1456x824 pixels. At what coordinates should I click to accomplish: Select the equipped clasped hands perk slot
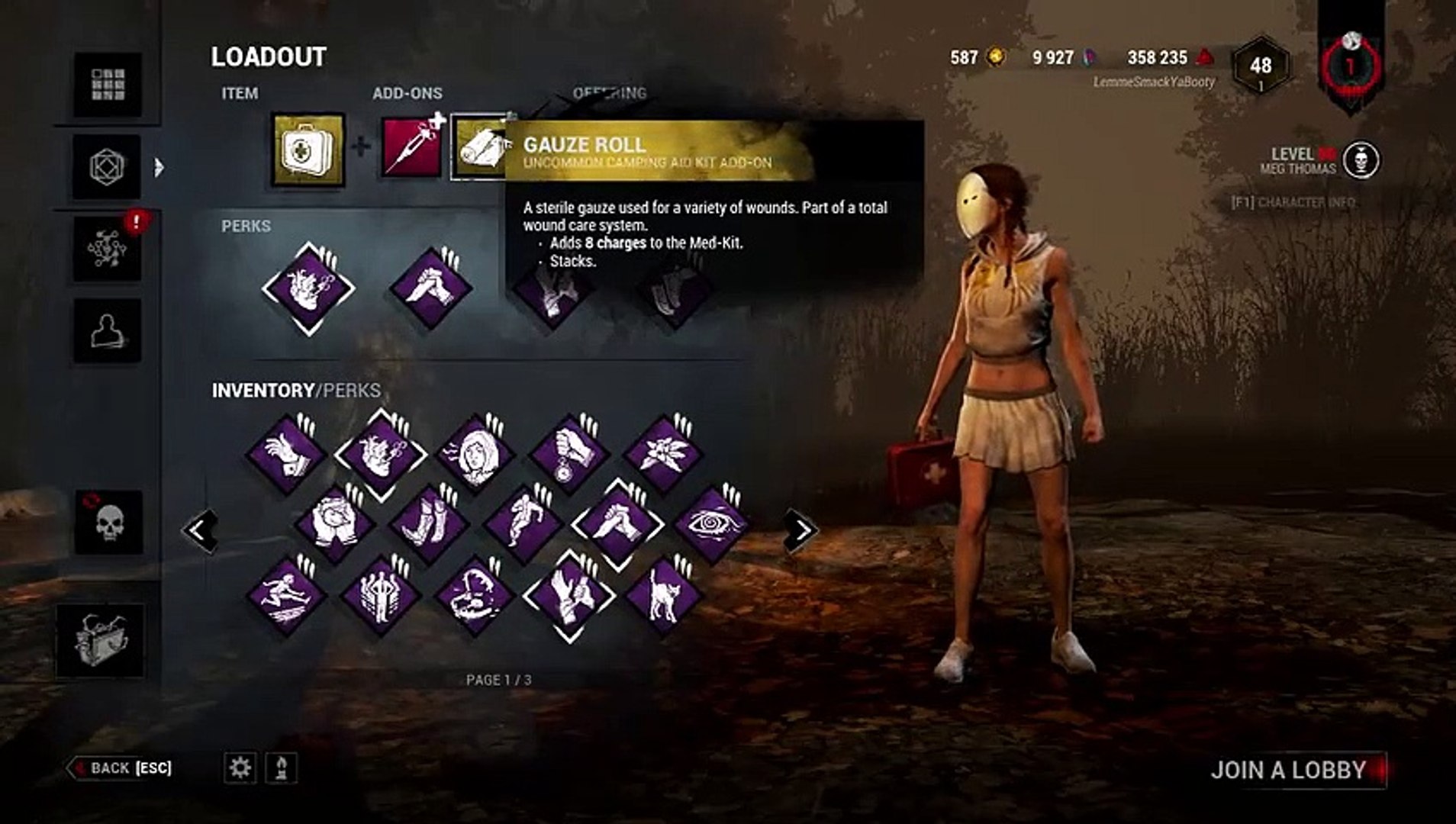point(430,289)
